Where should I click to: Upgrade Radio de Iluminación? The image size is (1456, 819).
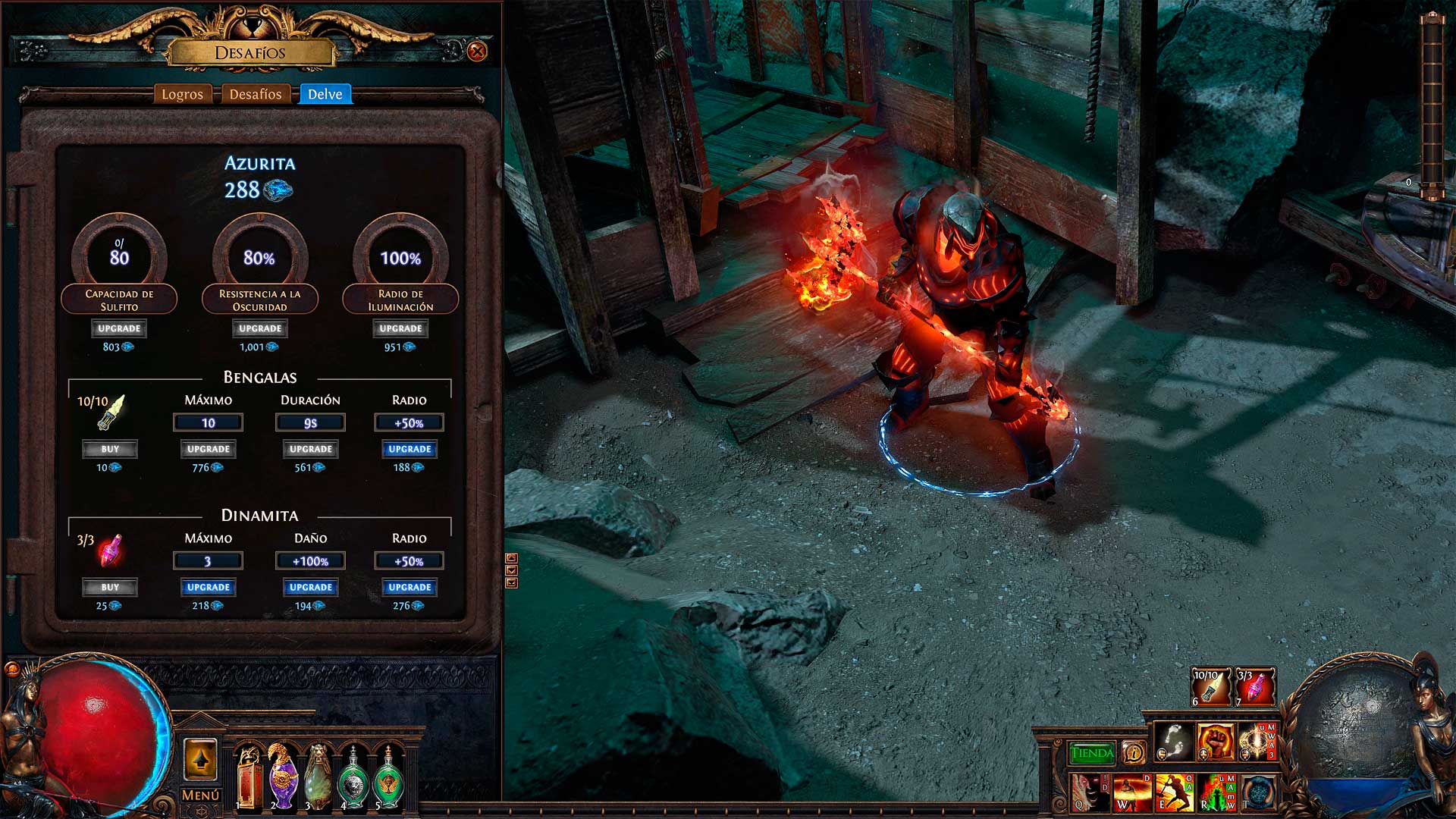[x=400, y=328]
